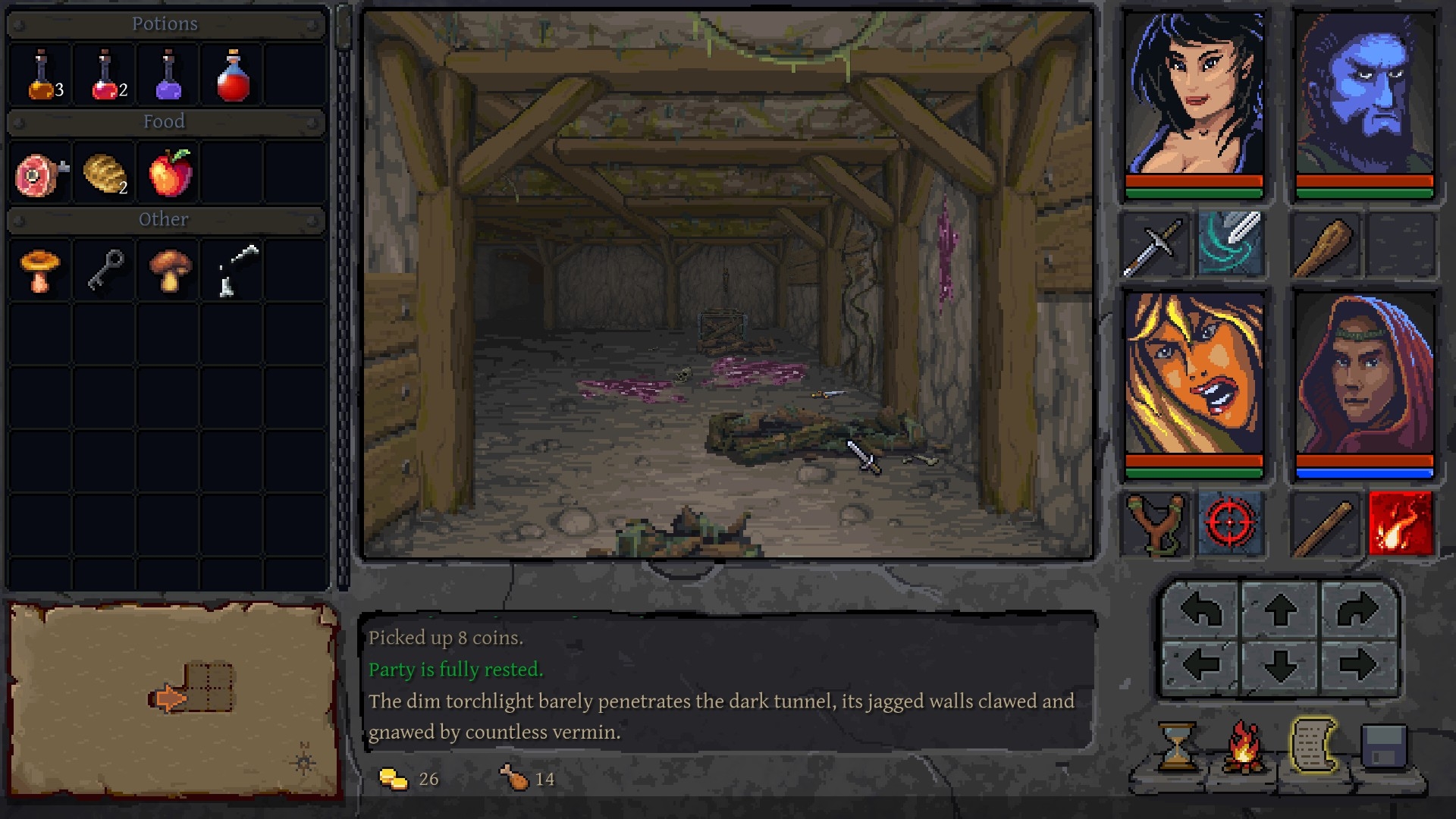1456x819 pixels.
Task: Open the red-hooded mage's portrait
Action: [1364, 375]
